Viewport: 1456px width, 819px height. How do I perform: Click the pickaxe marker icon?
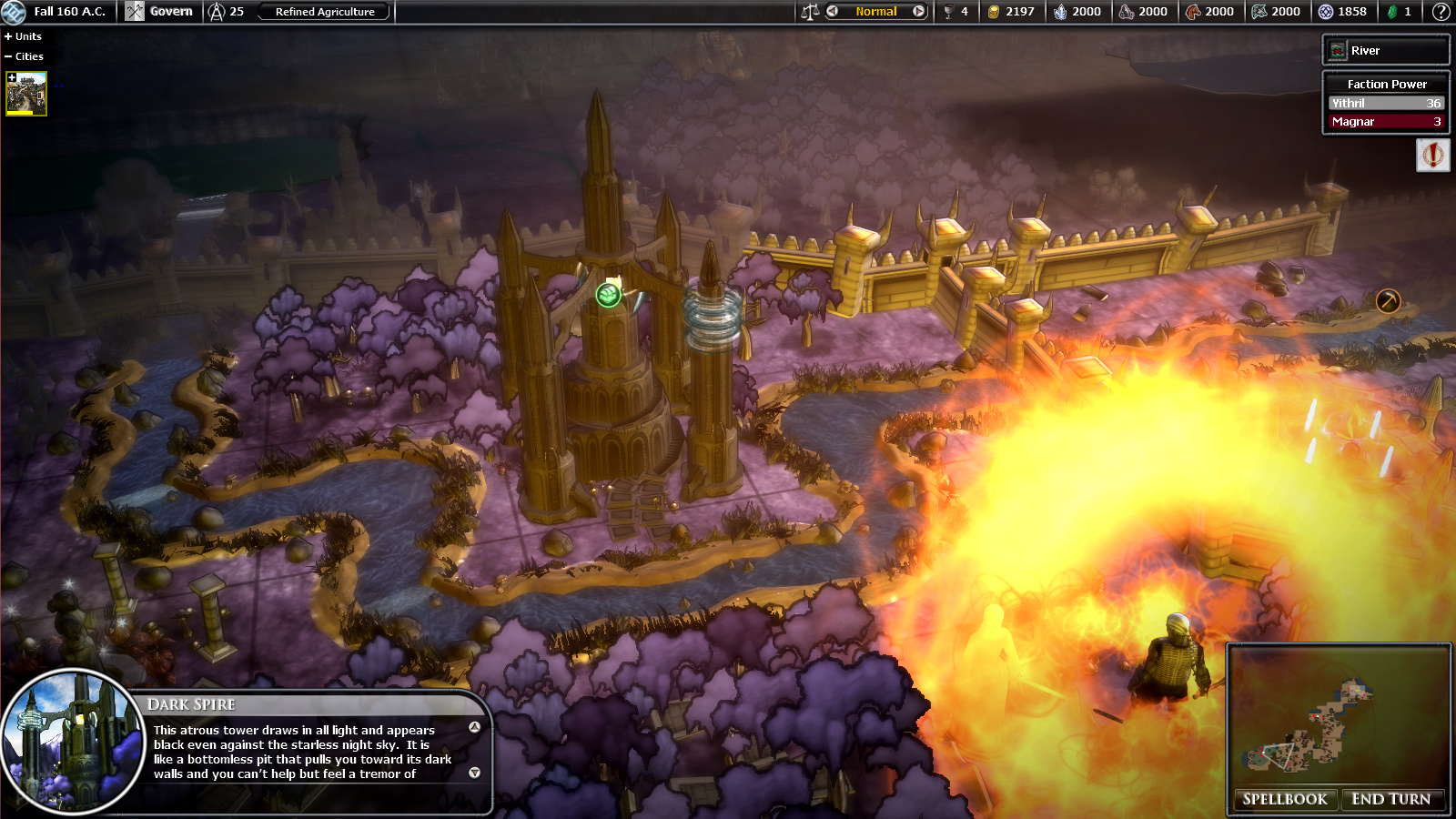pos(1388,300)
